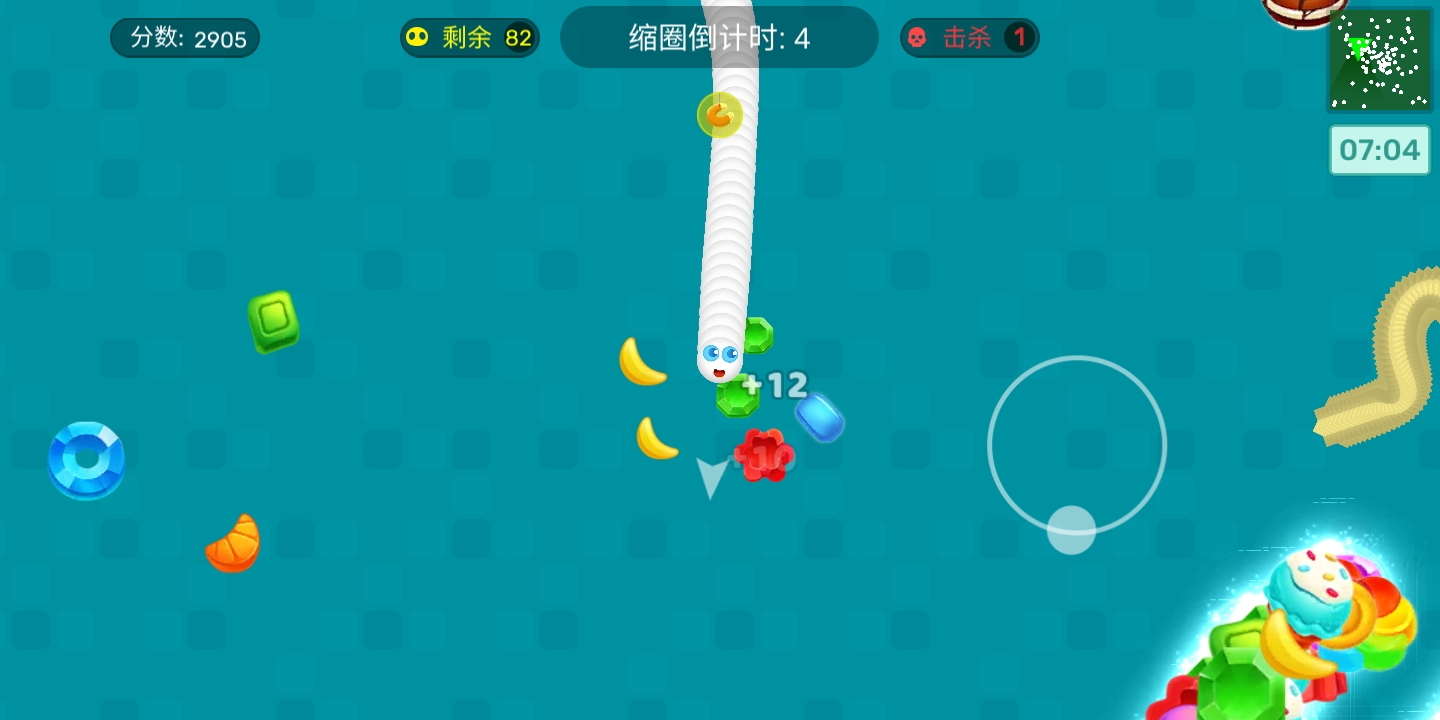The width and height of the screenshot is (1440, 720).
Task: Tap the minimap in the top right corner
Action: click(x=1379, y=60)
